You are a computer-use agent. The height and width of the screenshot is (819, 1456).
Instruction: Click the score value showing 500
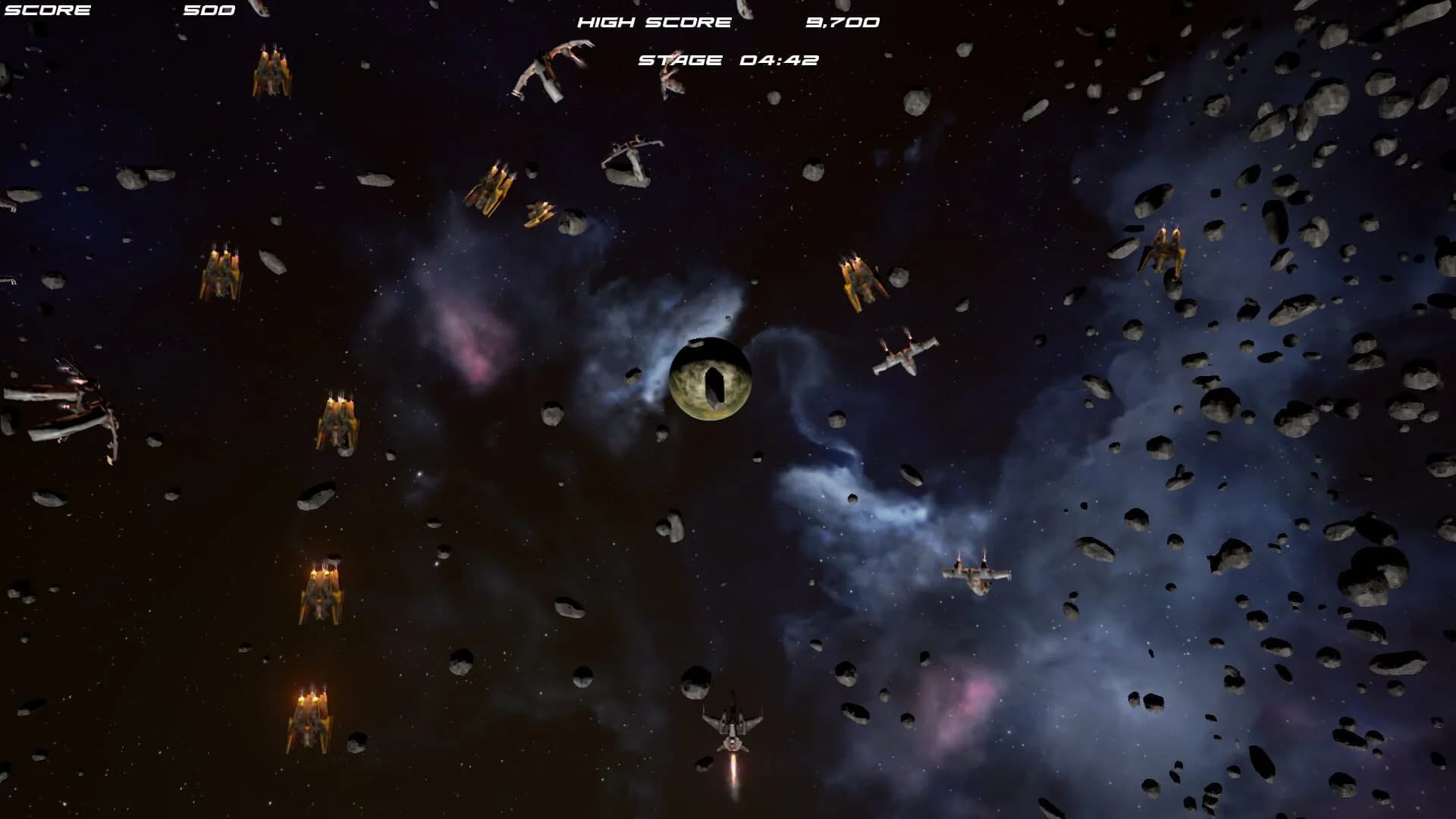210,10
